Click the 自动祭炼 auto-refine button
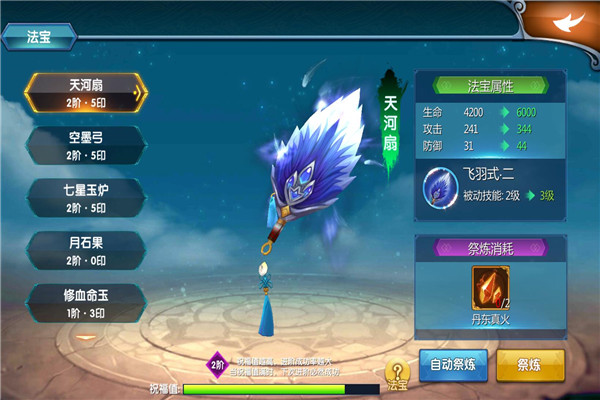600x400 pixels. coord(453,364)
